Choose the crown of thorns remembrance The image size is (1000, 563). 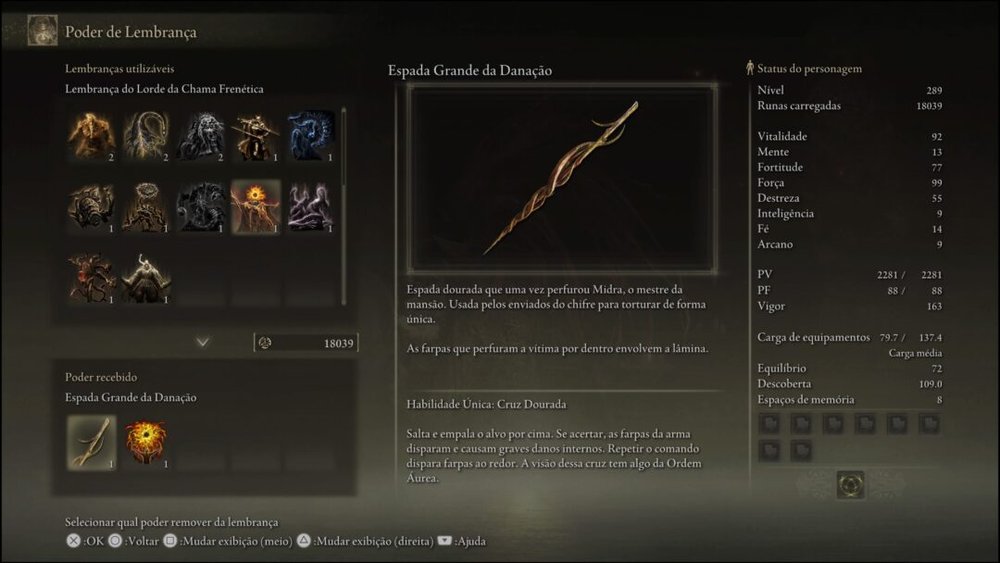[145, 206]
